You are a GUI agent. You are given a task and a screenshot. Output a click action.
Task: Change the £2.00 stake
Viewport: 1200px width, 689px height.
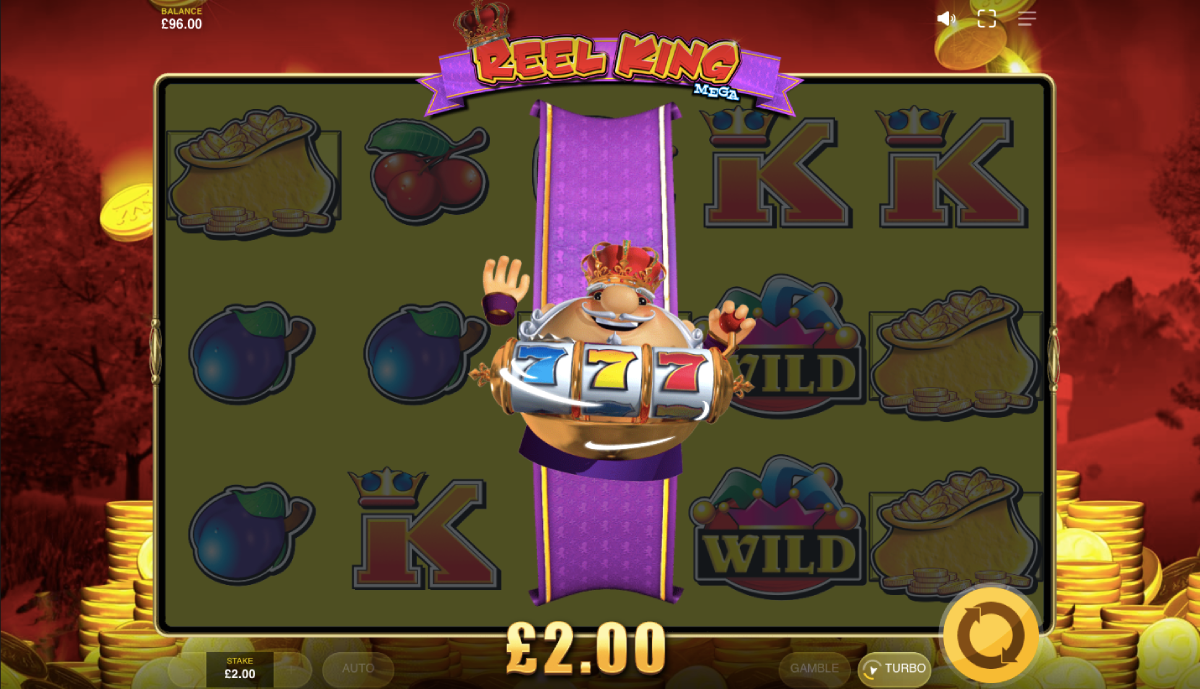240,669
